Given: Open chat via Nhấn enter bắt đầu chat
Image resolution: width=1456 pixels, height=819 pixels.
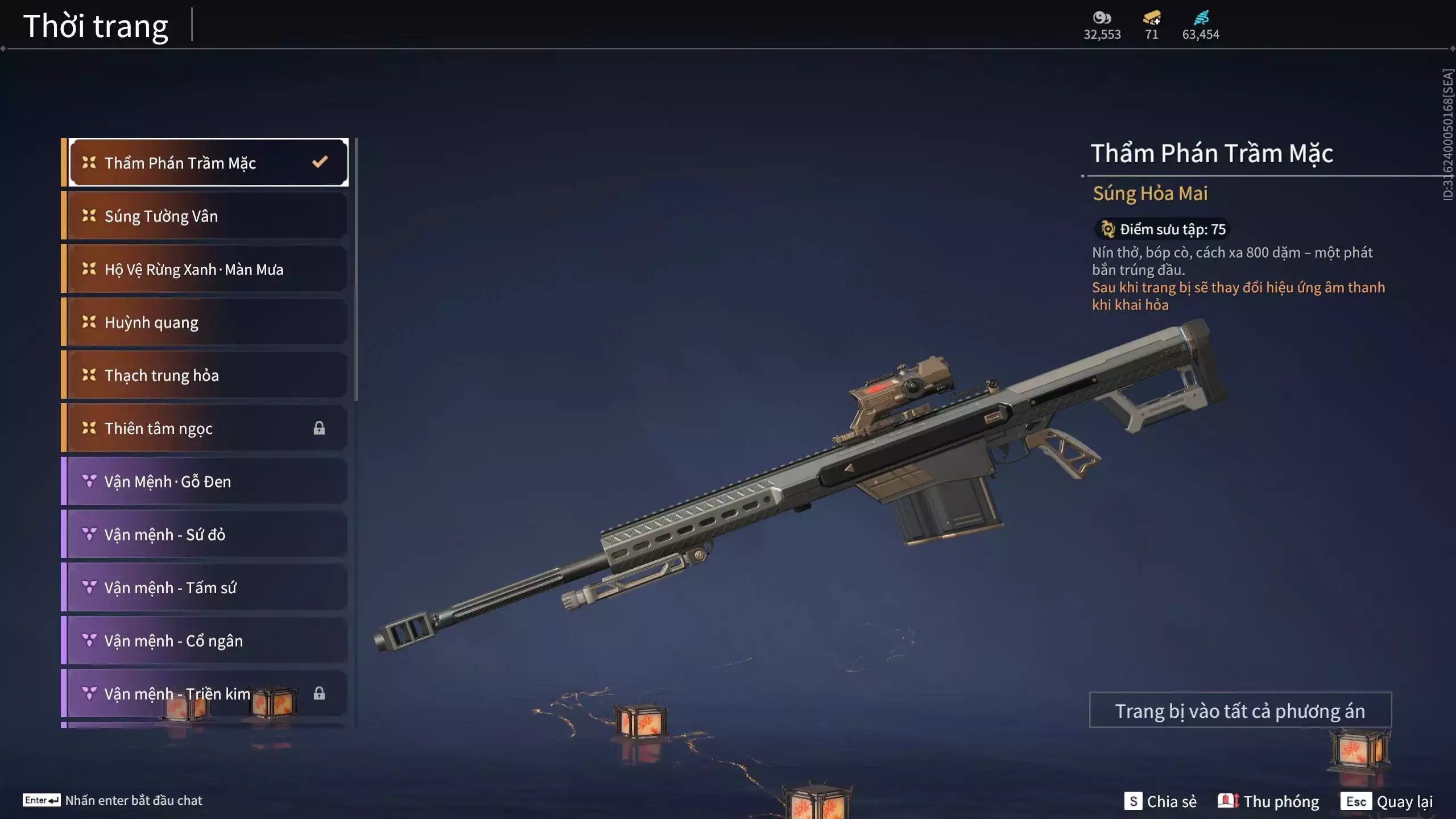Looking at the screenshot, I should [x=113, y=800].
